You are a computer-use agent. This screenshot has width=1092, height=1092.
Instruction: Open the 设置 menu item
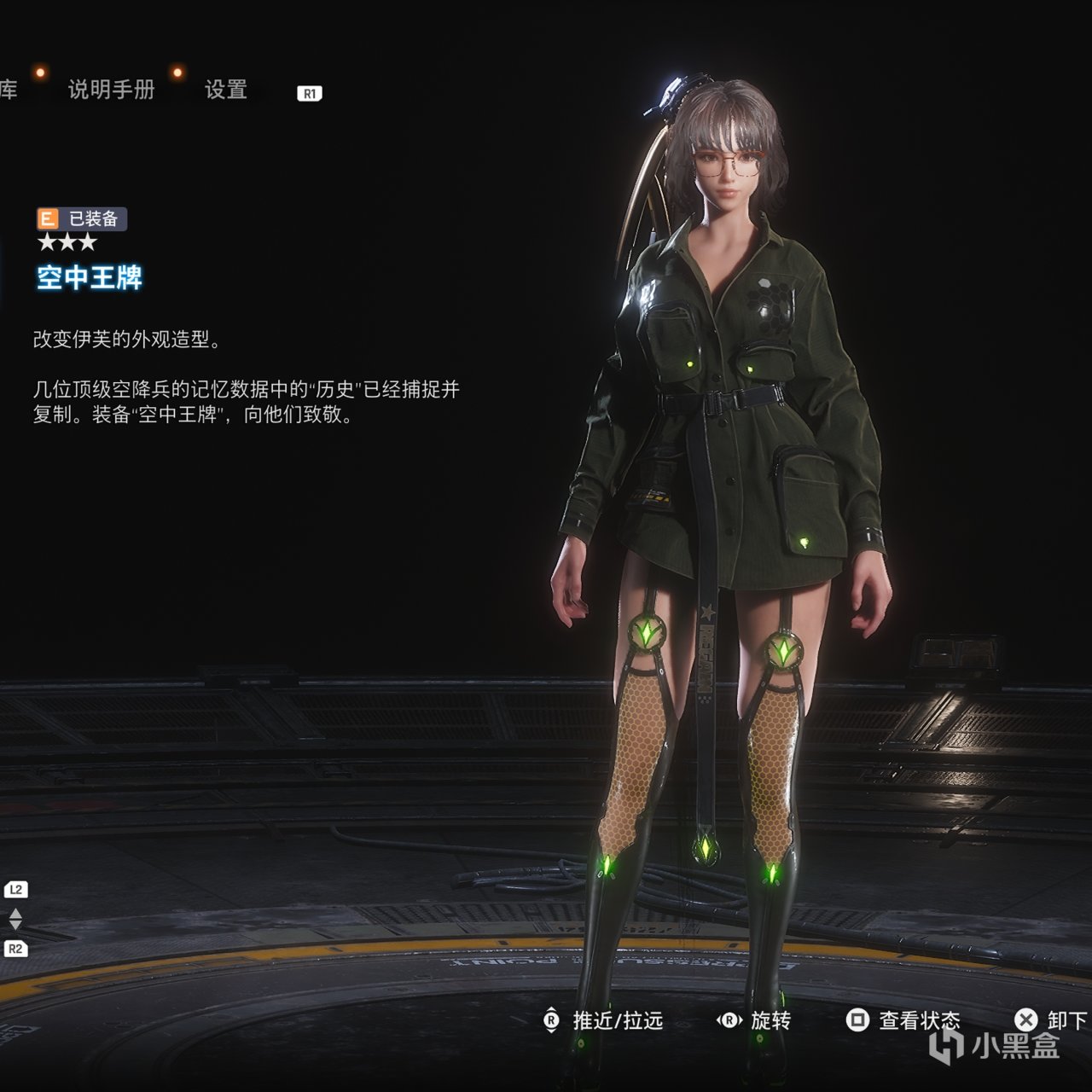[226, 91]
